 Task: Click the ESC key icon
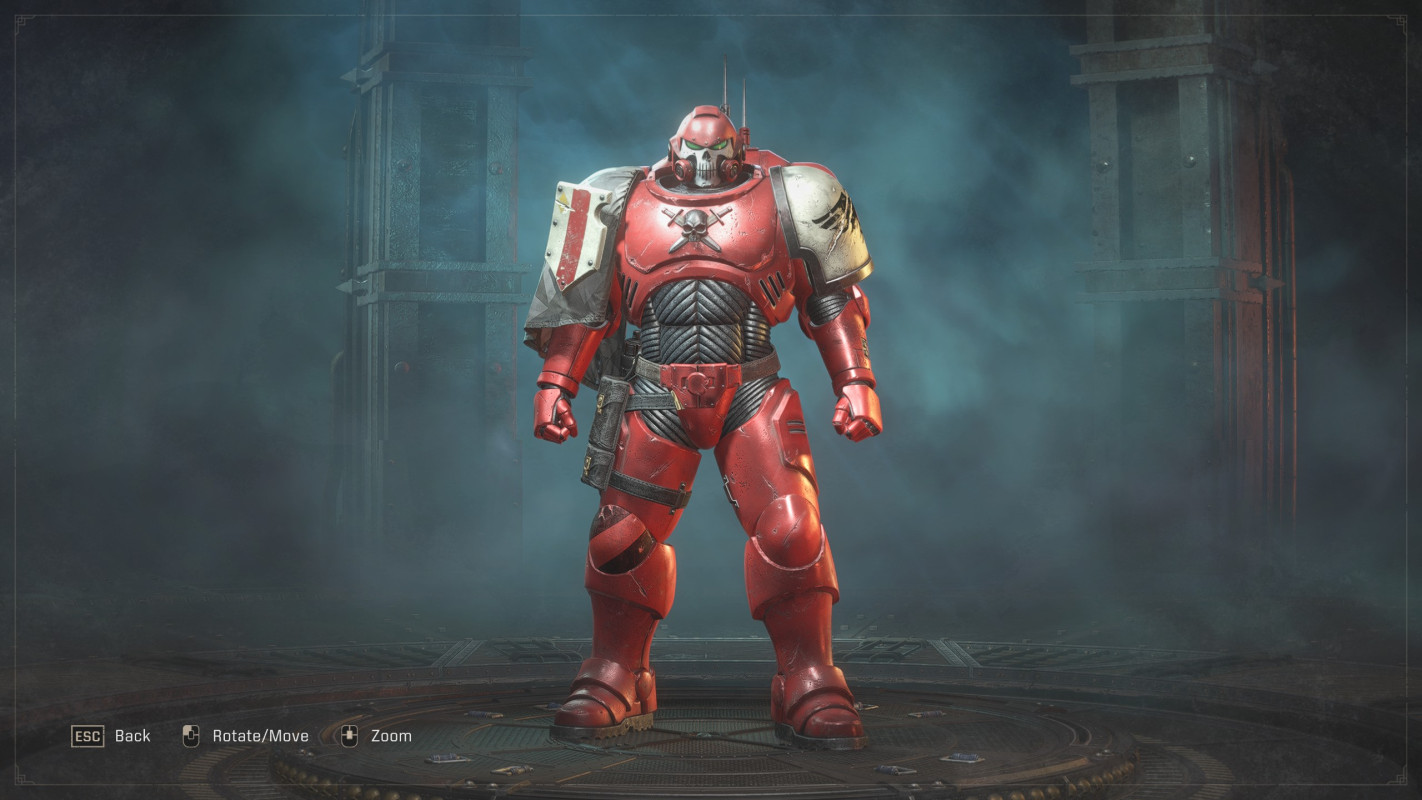coord(89,736)
